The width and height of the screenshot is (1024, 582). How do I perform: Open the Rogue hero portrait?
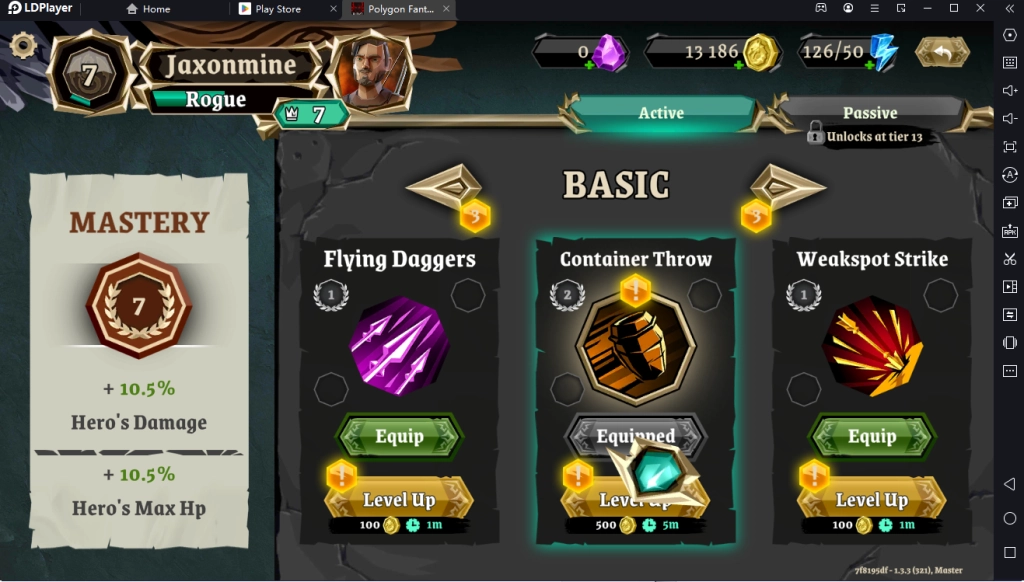370,72
